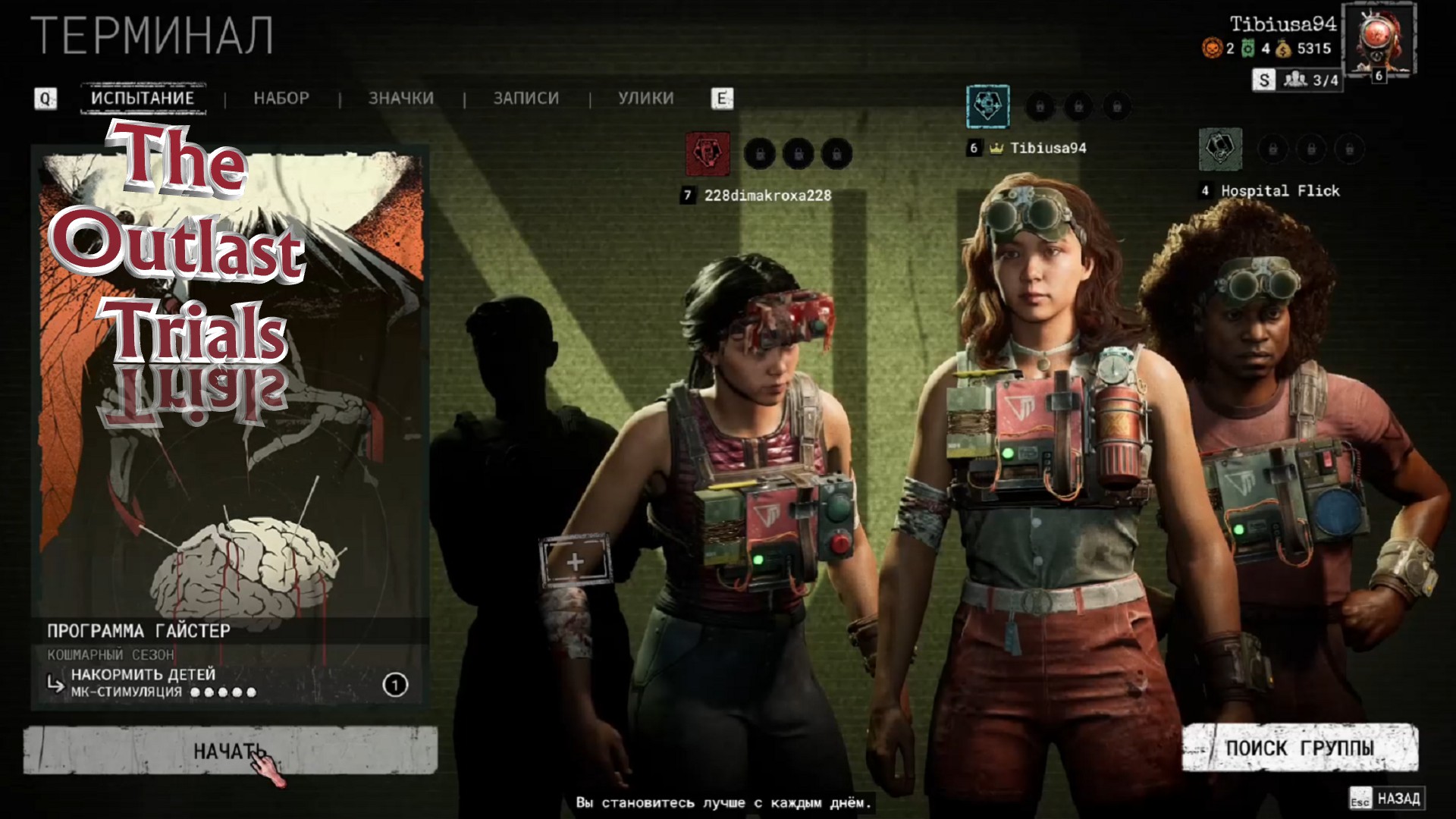Open the Программа Гайстер trial poster

click(230, 379)
